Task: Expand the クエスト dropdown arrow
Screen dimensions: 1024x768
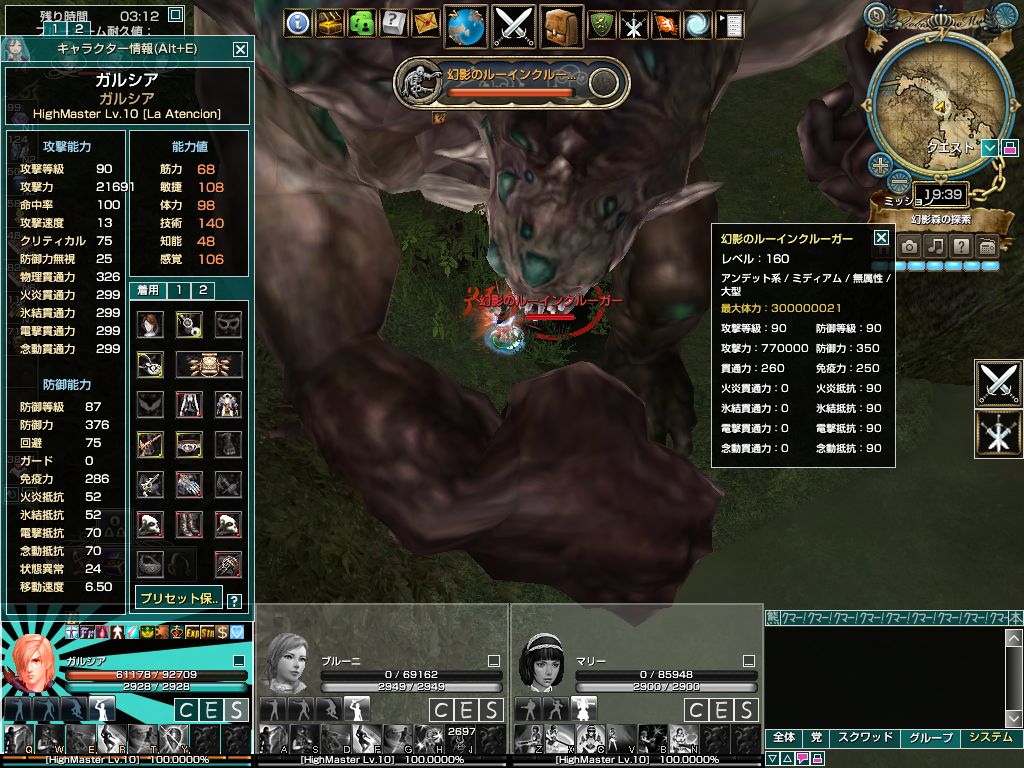Action: [989, 148]
